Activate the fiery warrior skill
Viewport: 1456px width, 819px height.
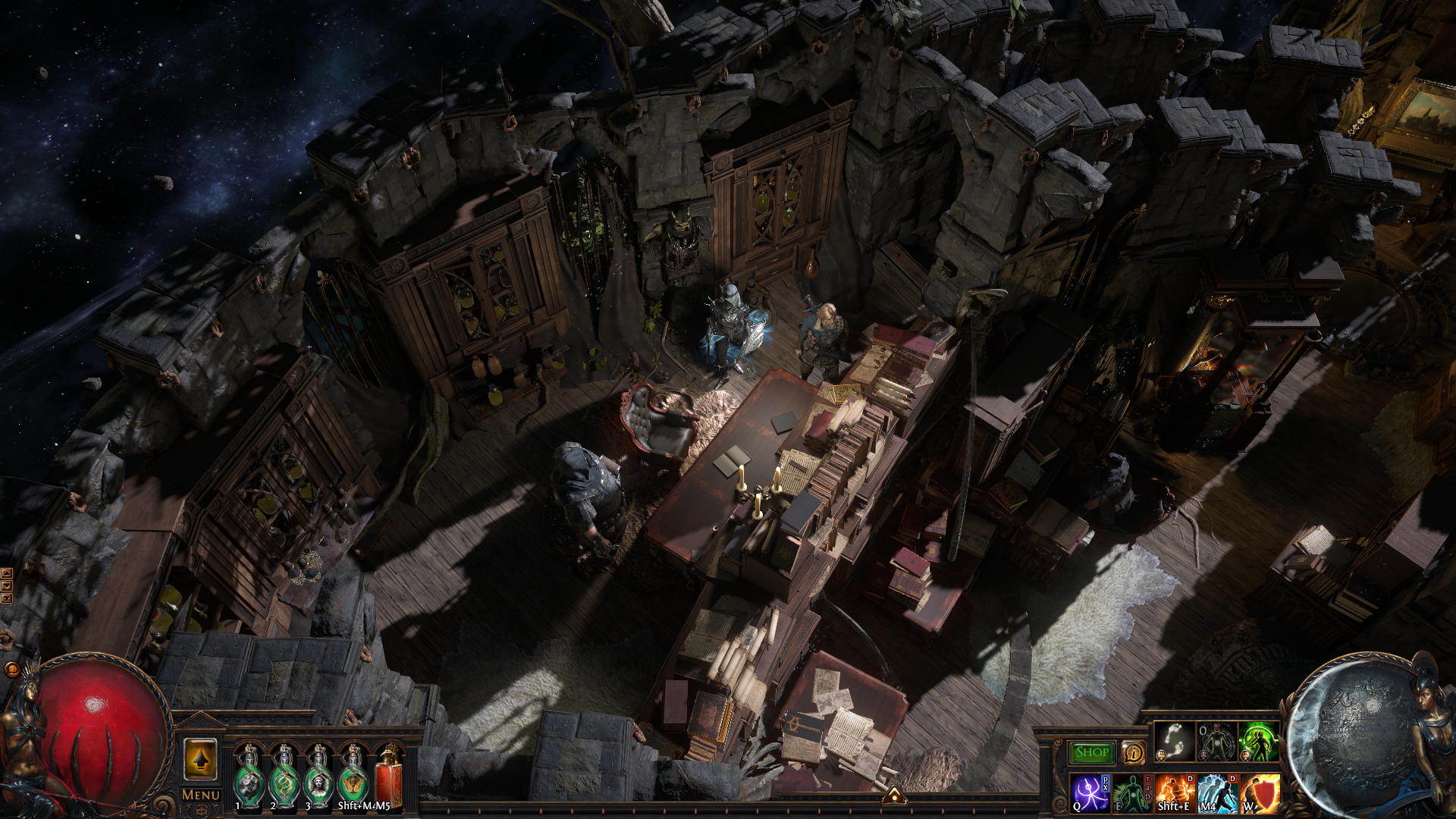[x=1175, y=793]
